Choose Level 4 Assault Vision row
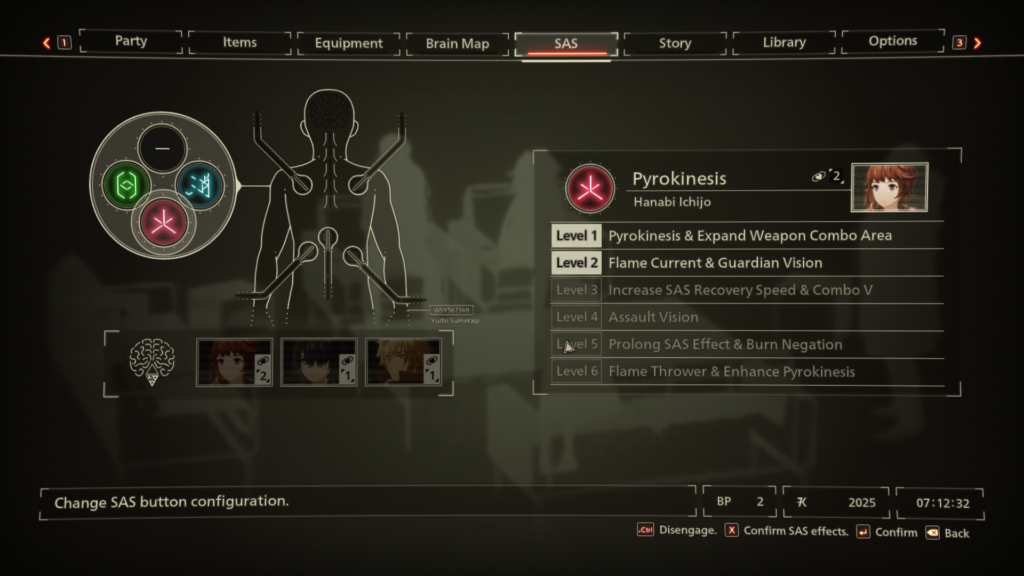Screen dimensions: 1024x576 (747, 317)
